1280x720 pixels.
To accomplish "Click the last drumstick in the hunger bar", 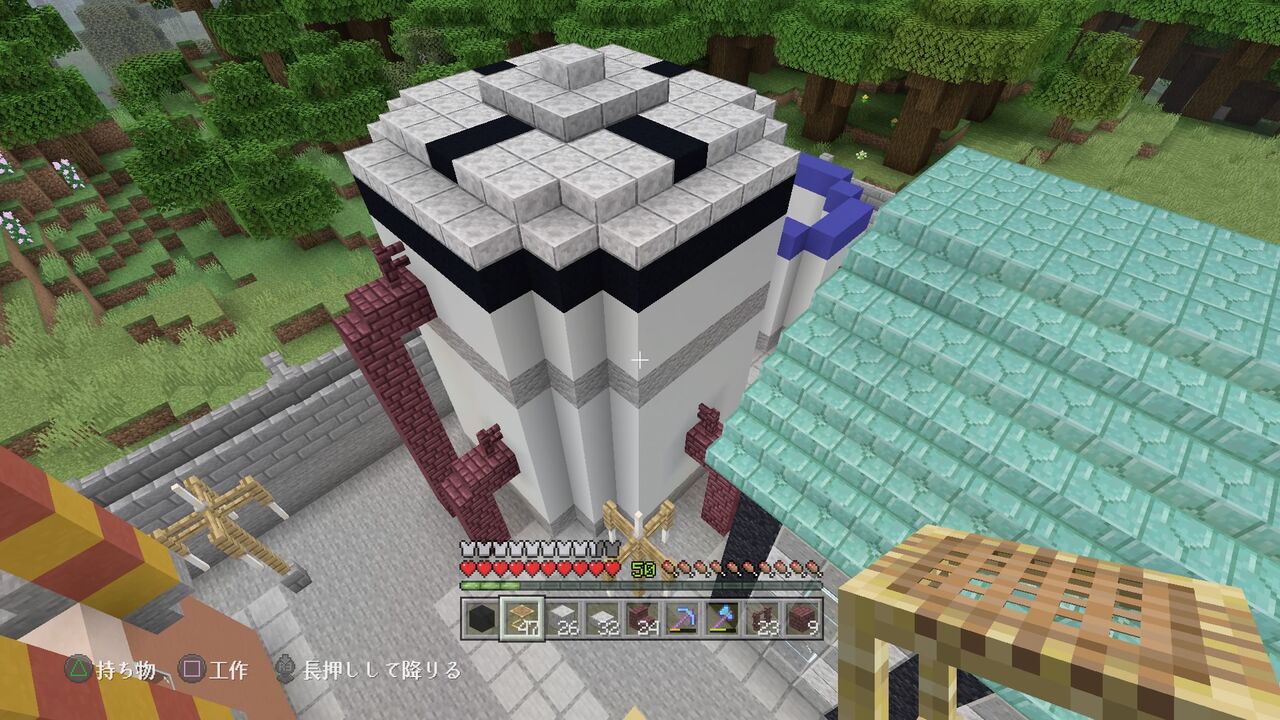I will (x=810, y=568).
